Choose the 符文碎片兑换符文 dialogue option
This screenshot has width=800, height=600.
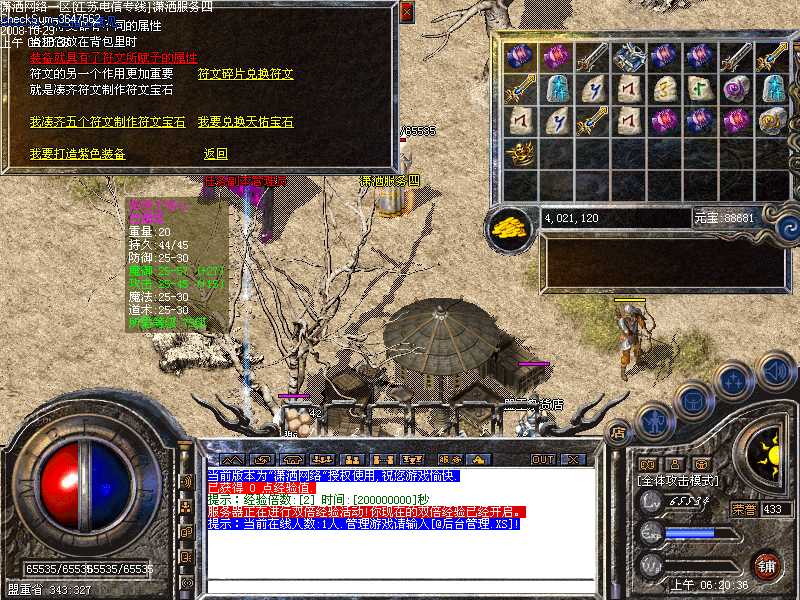pos(246,74)
